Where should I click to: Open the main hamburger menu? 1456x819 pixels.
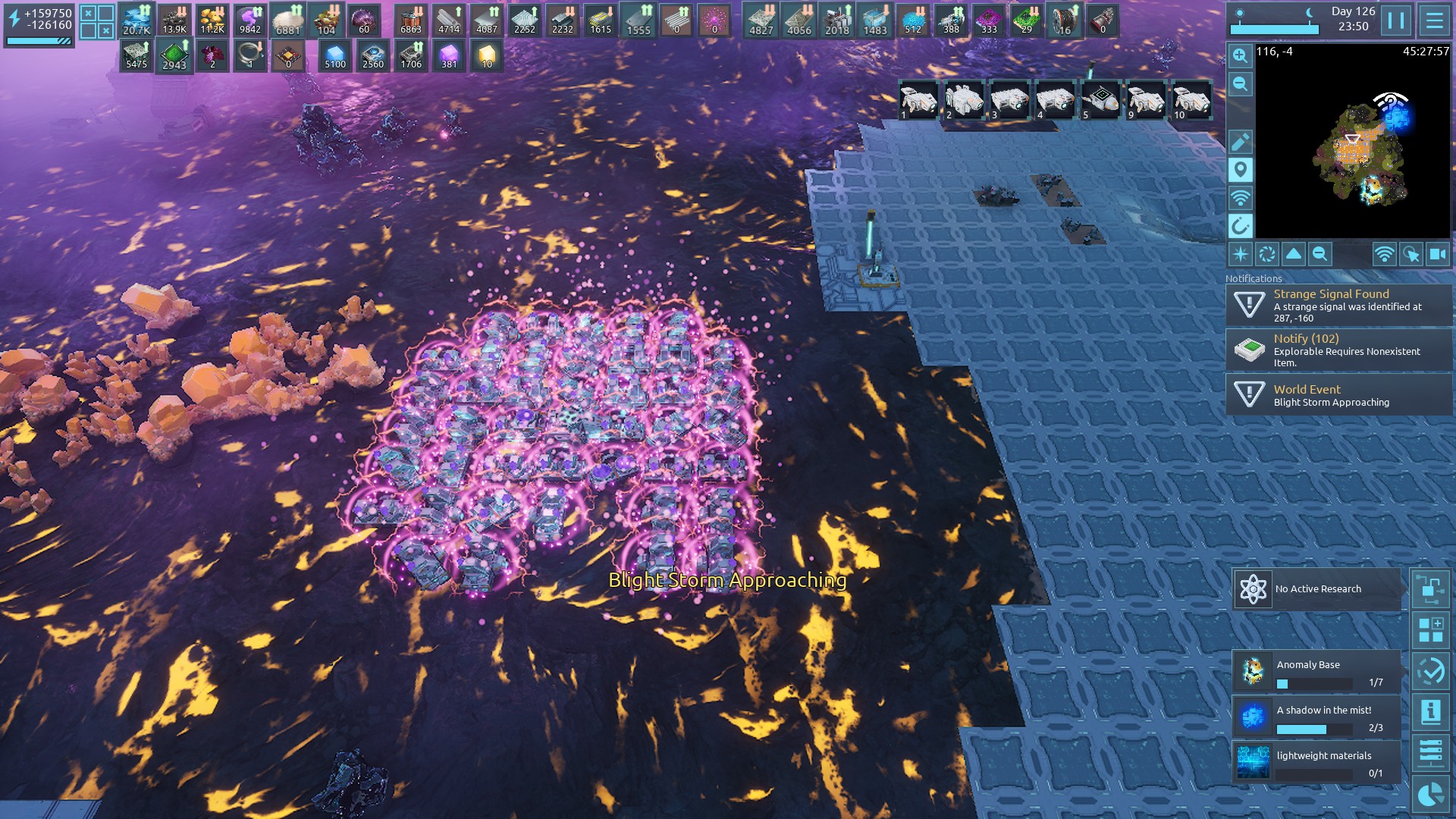1434,20
